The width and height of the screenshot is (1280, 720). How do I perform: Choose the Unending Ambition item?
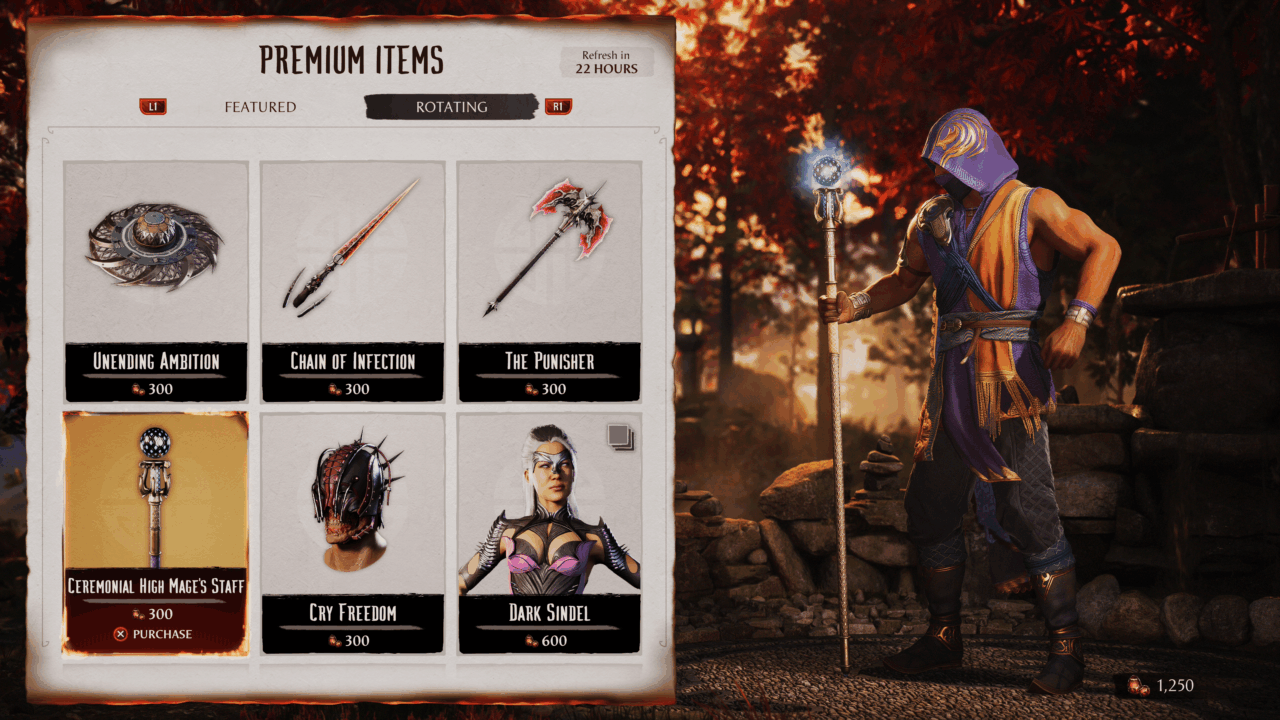click(156, 280)
